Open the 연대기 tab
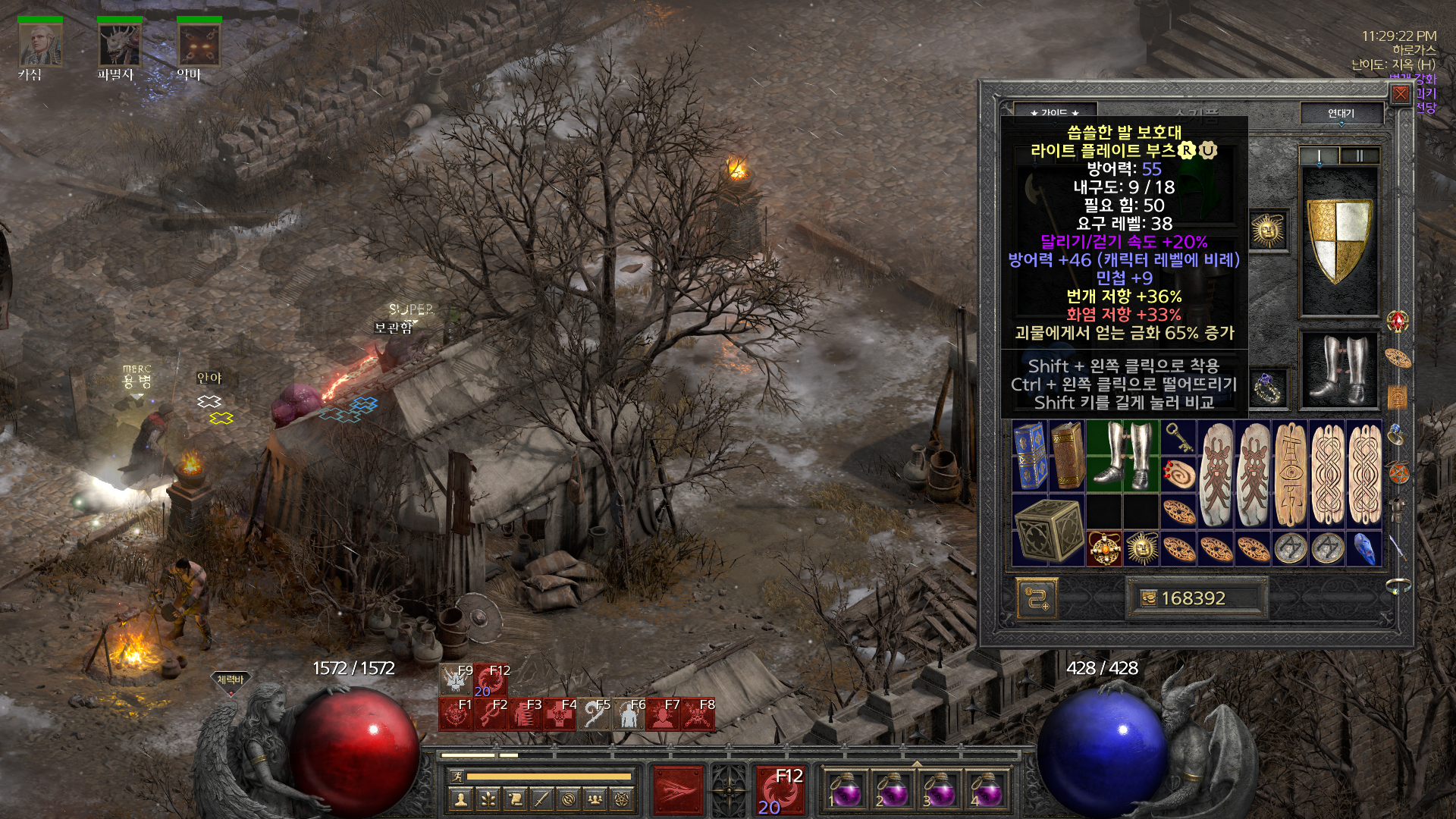This screenshot has height=819, width=1456. pyautogui.click(x=1341, y=113)
